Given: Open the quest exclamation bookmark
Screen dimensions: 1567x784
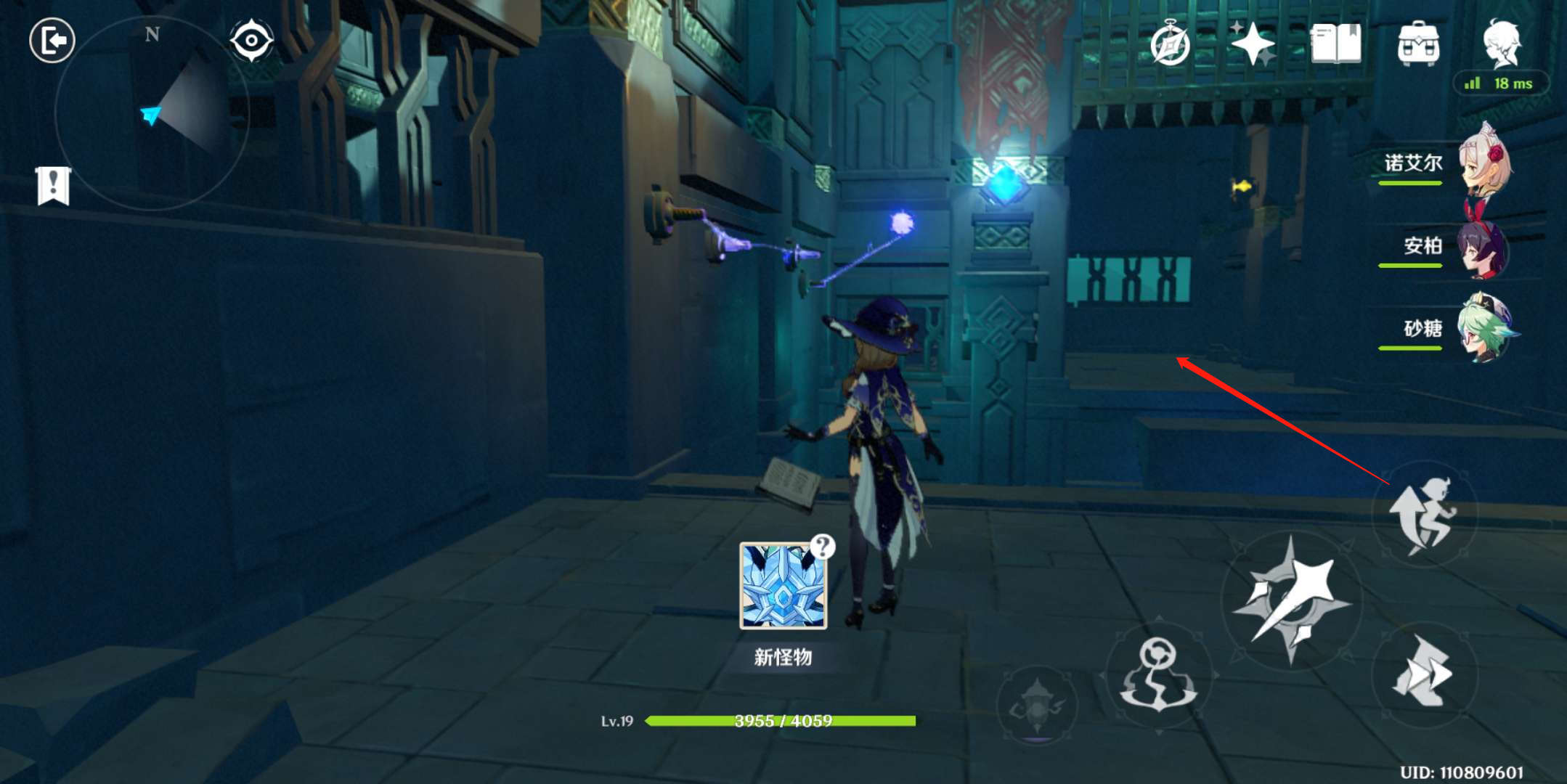Looking at the screenshot, I should [x=53, y=185].
